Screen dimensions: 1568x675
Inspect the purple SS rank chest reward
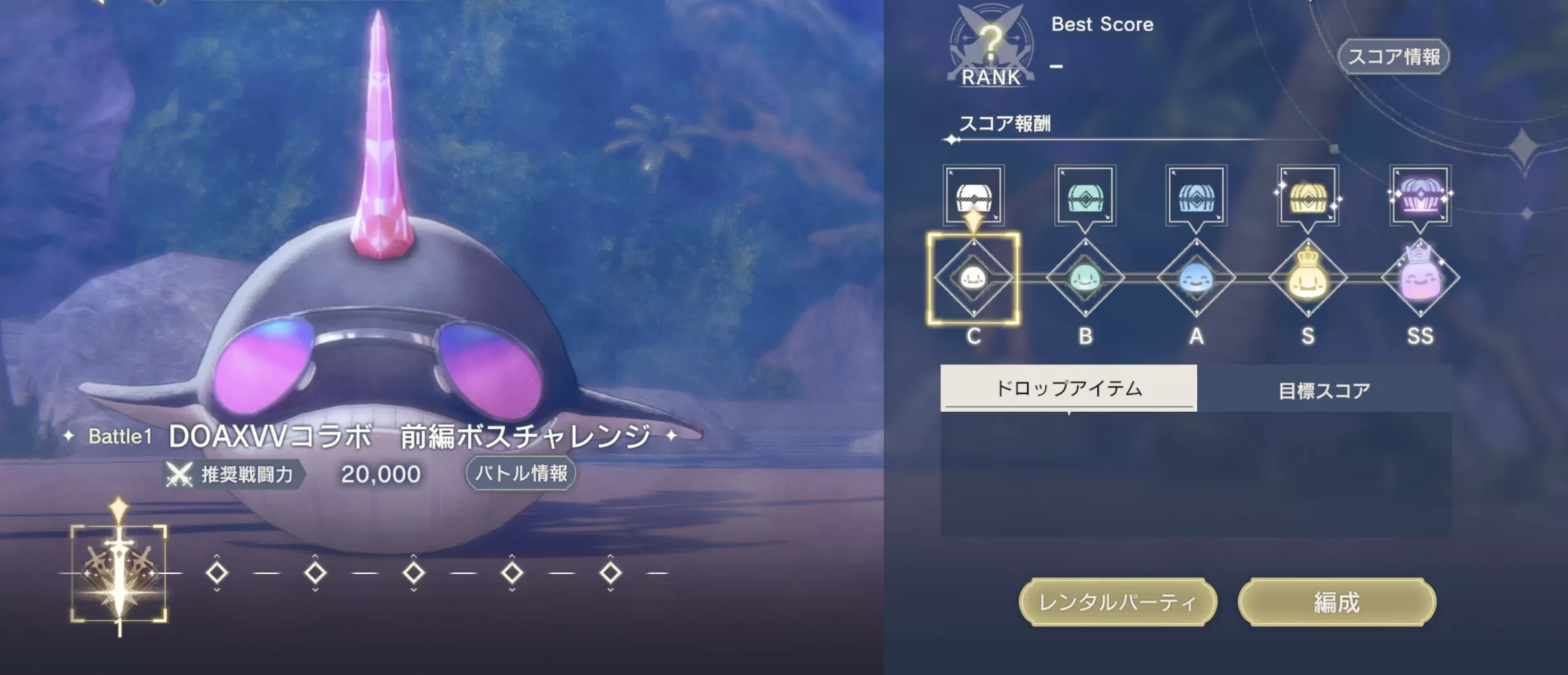pyautogui.click(x=1420, y=196)
